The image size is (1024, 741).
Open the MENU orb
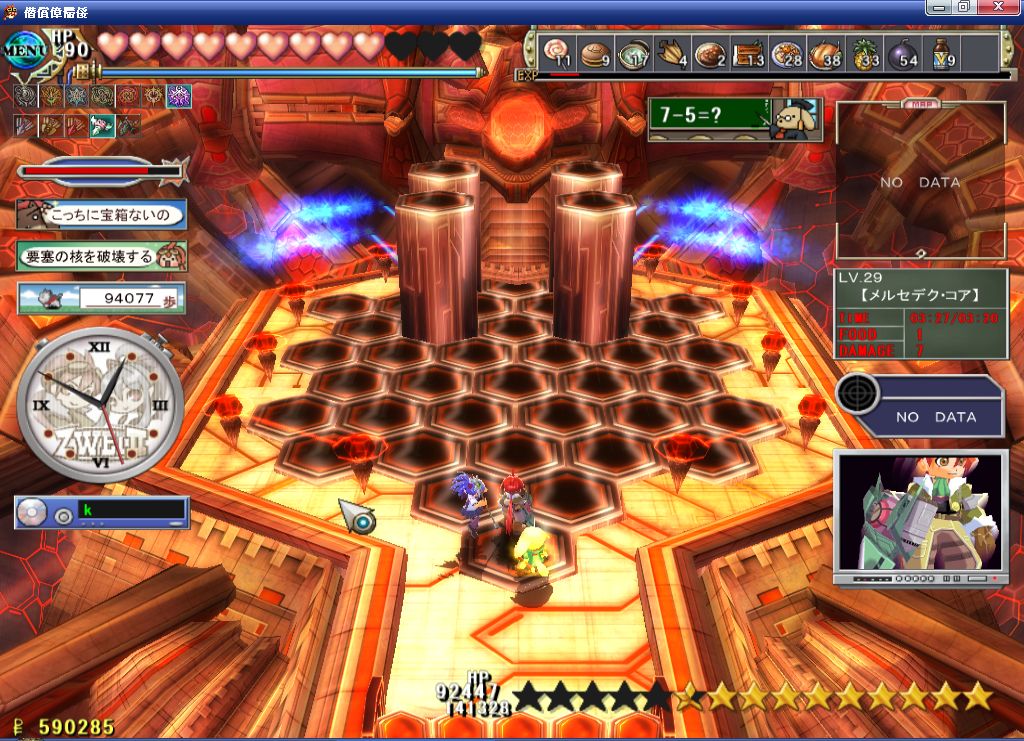coord(28,49)
